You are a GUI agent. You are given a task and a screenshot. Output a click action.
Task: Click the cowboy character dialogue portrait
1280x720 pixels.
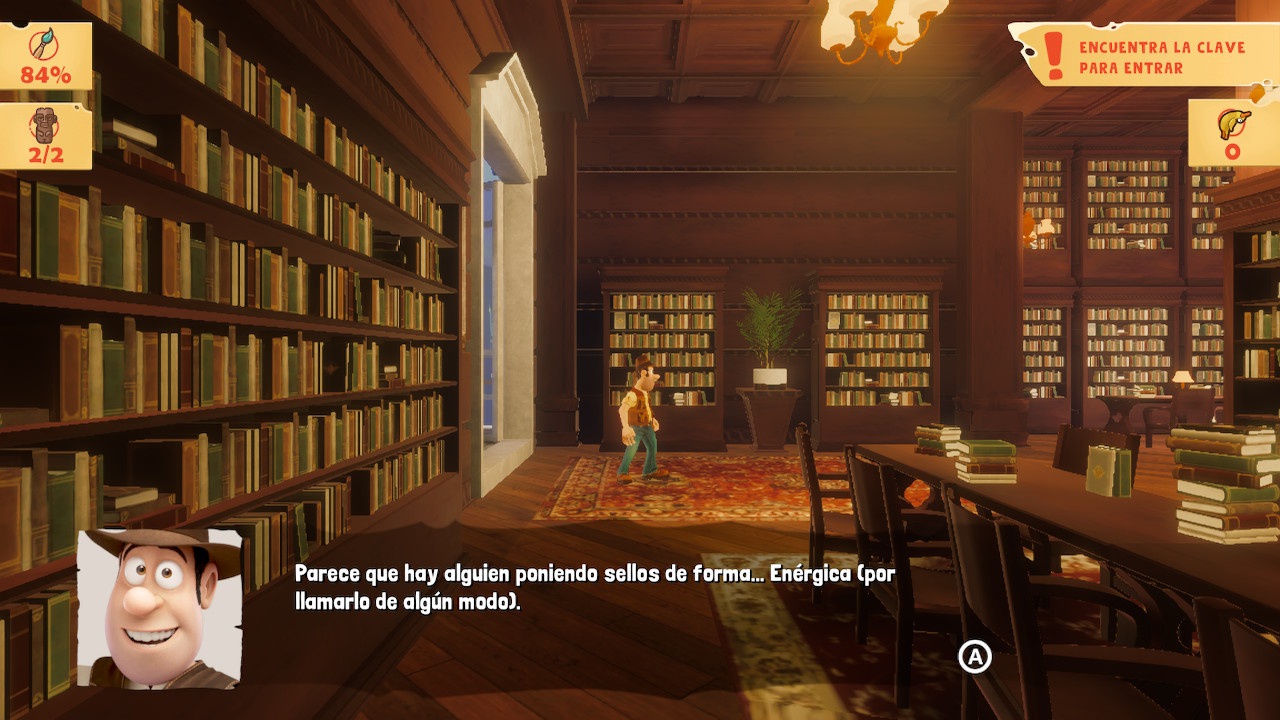[160, 608]
